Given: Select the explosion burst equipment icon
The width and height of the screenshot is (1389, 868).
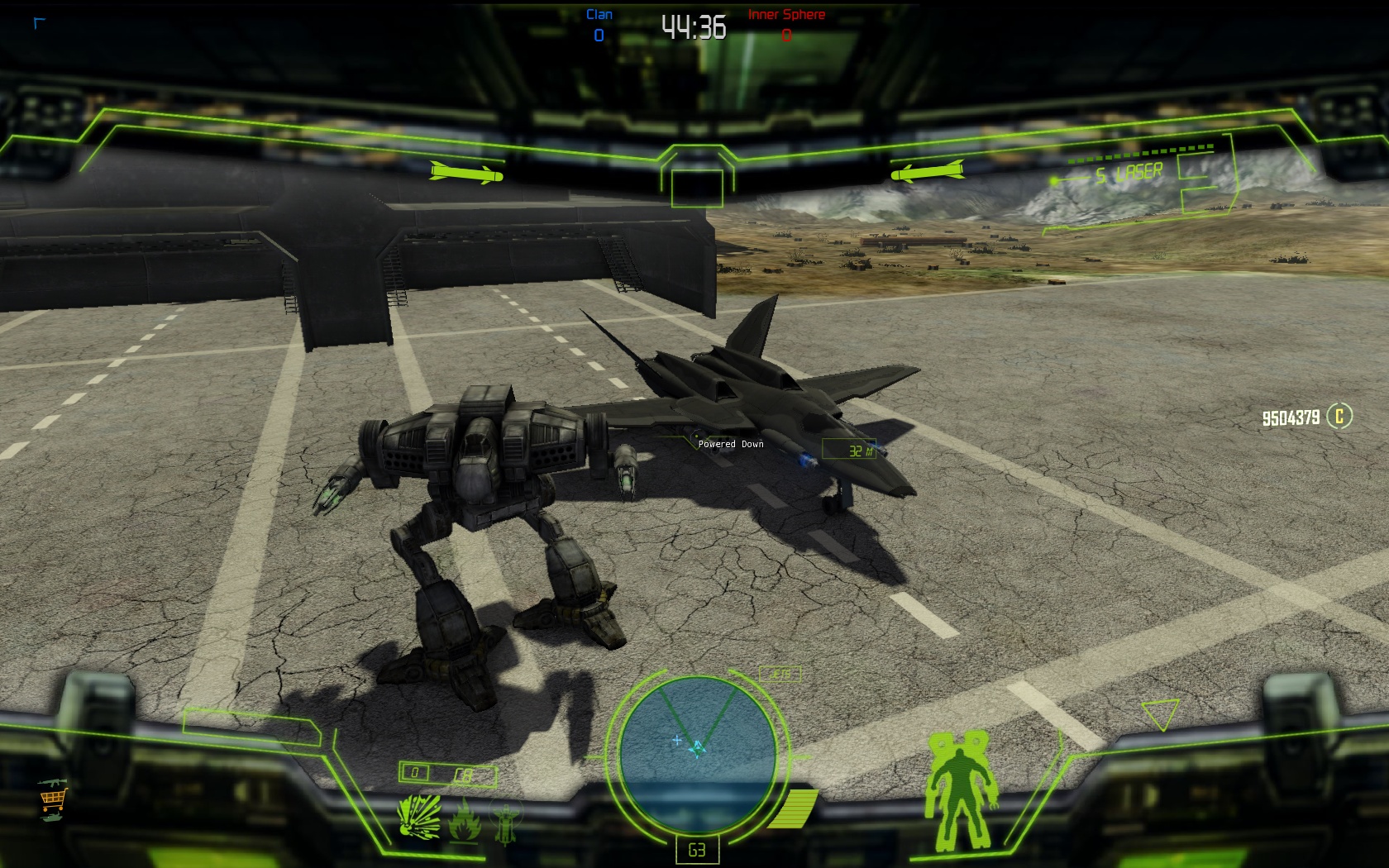Looking at the screenshot, I should 419,818.
